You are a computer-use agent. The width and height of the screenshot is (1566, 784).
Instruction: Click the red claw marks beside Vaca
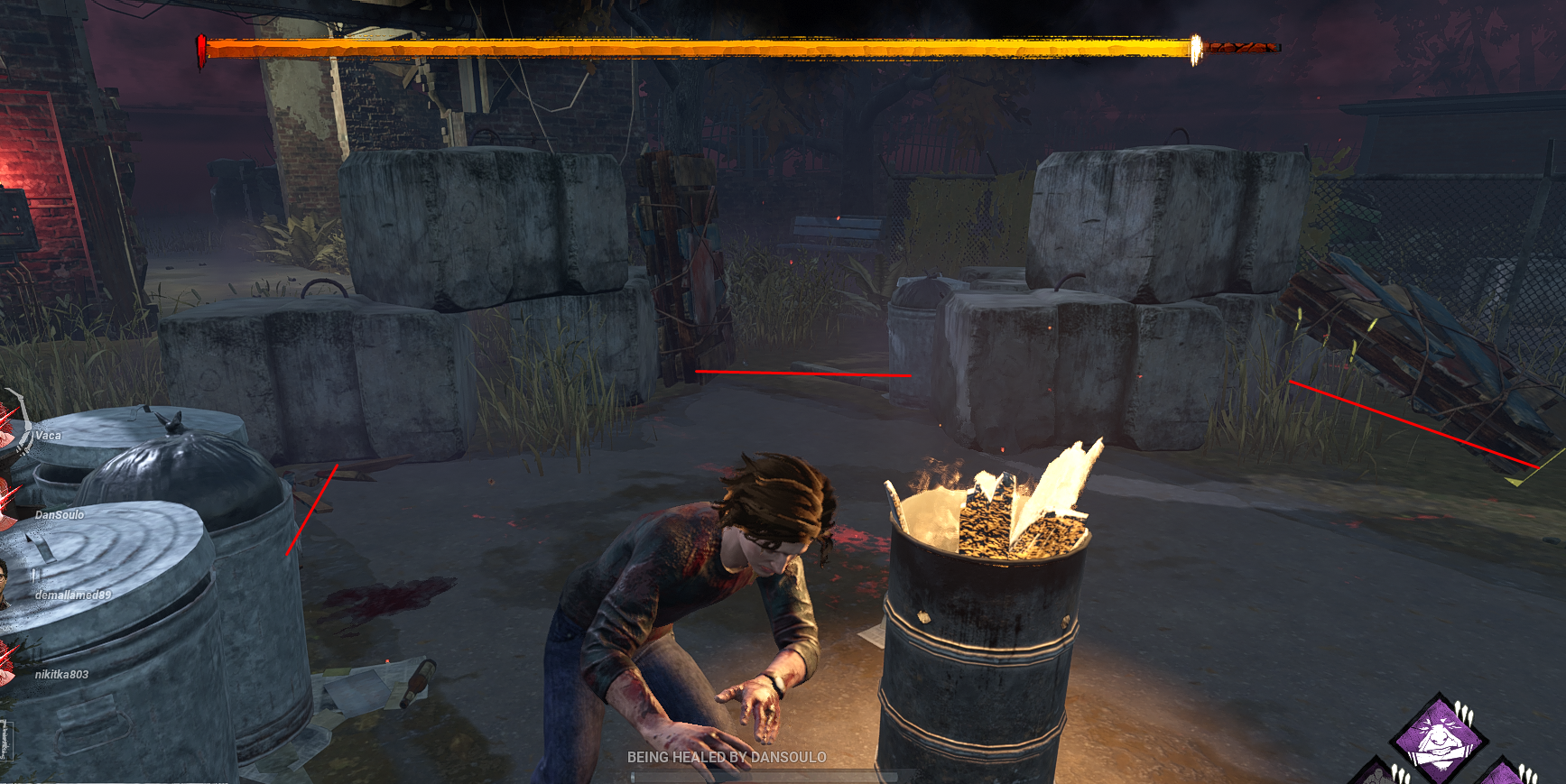(7, 420)
